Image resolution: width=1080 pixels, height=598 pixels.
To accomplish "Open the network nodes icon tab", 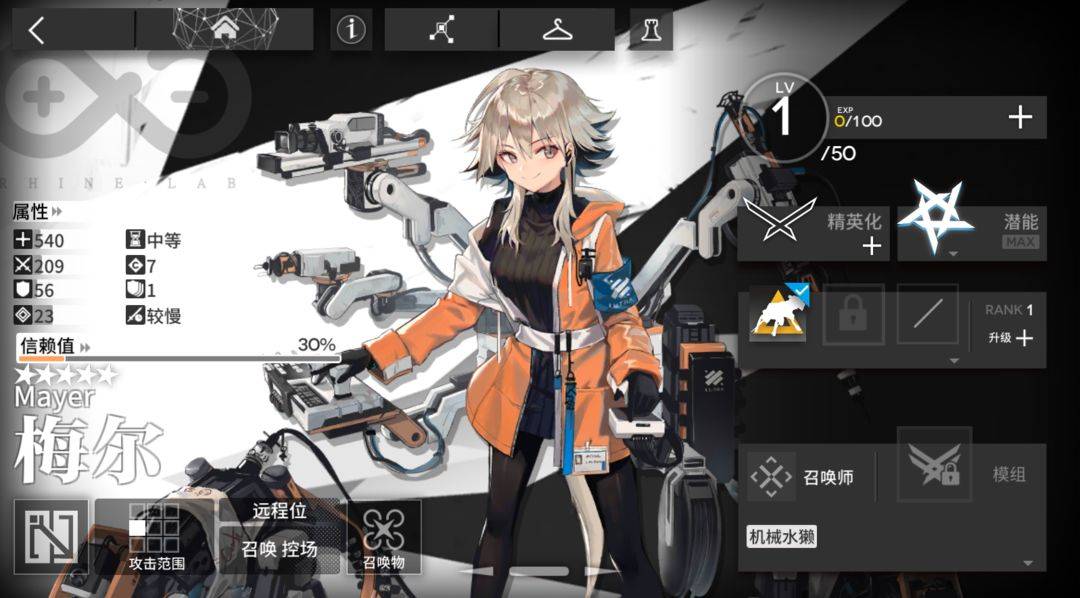I will pos(441,30).
